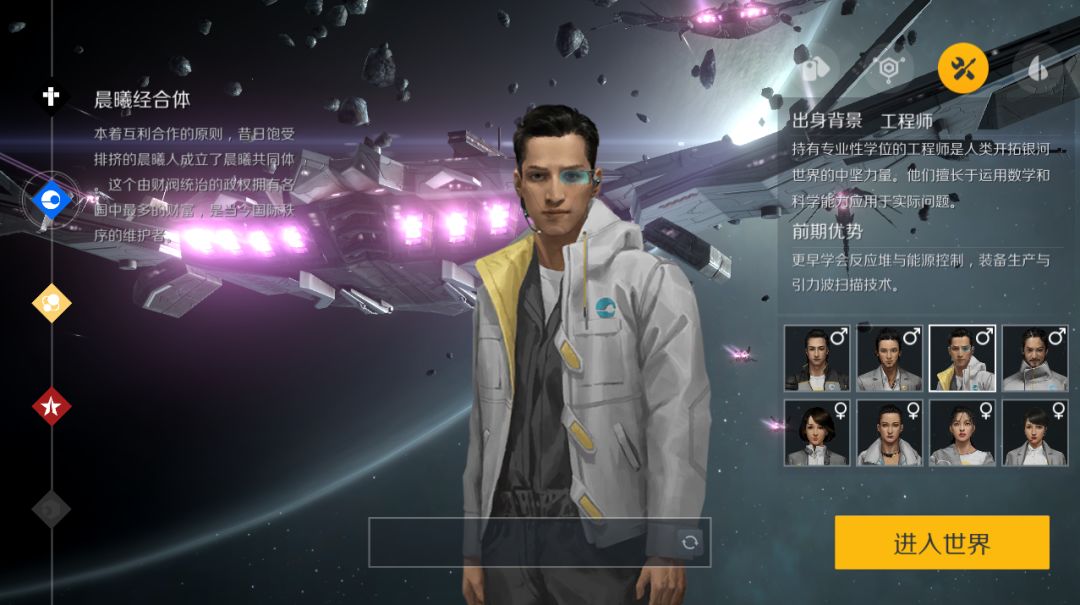Choose the red star faction emblem
Screen dimensions: 1080x605
click(51, 406)
